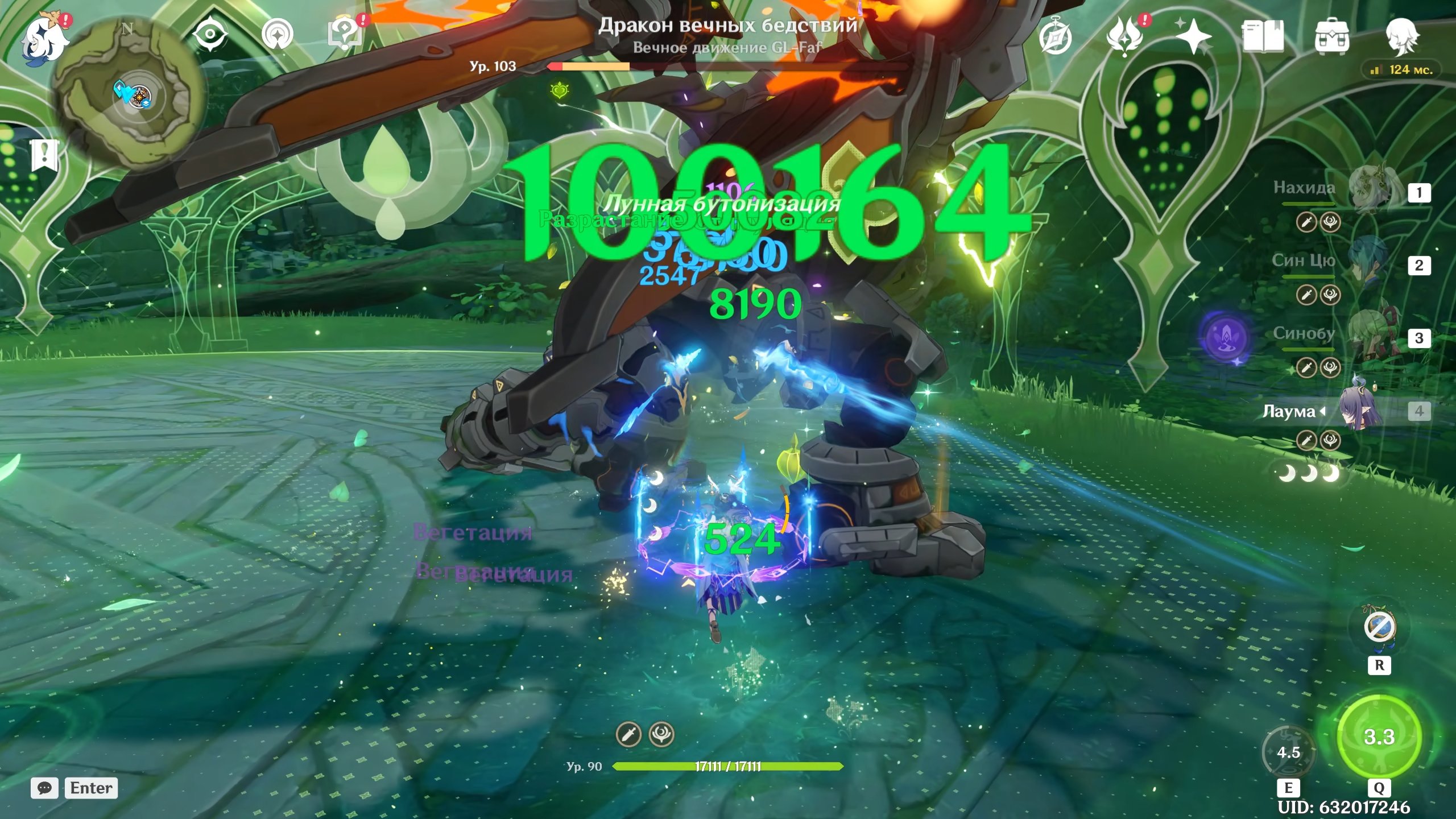Open the chat speech-bubble button
The height and width of the screenshot is (819, 1456).
44,788
